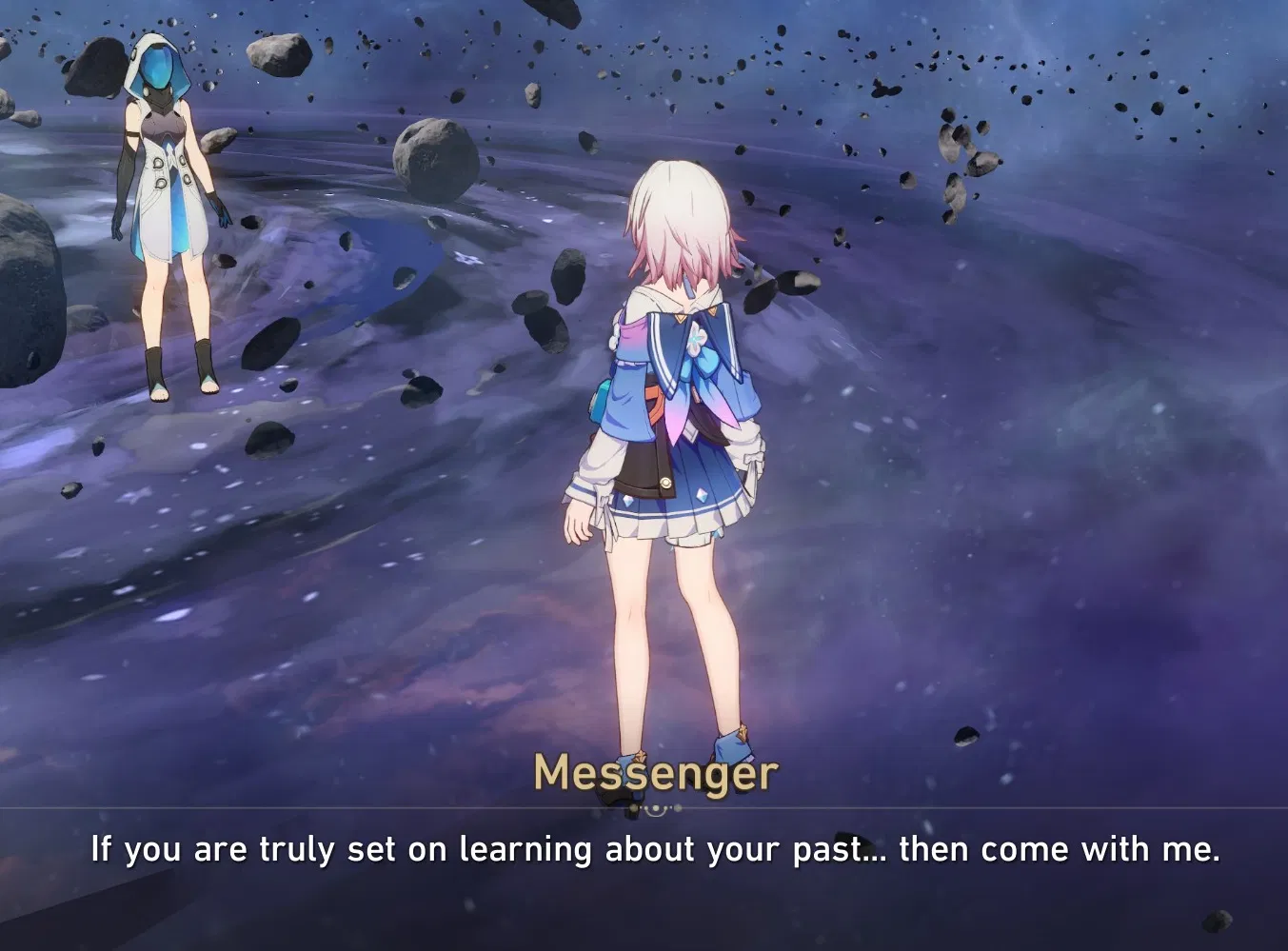
Task: Click the ellipsis in the dialogue sentence
Action: [x=872, y=853]
